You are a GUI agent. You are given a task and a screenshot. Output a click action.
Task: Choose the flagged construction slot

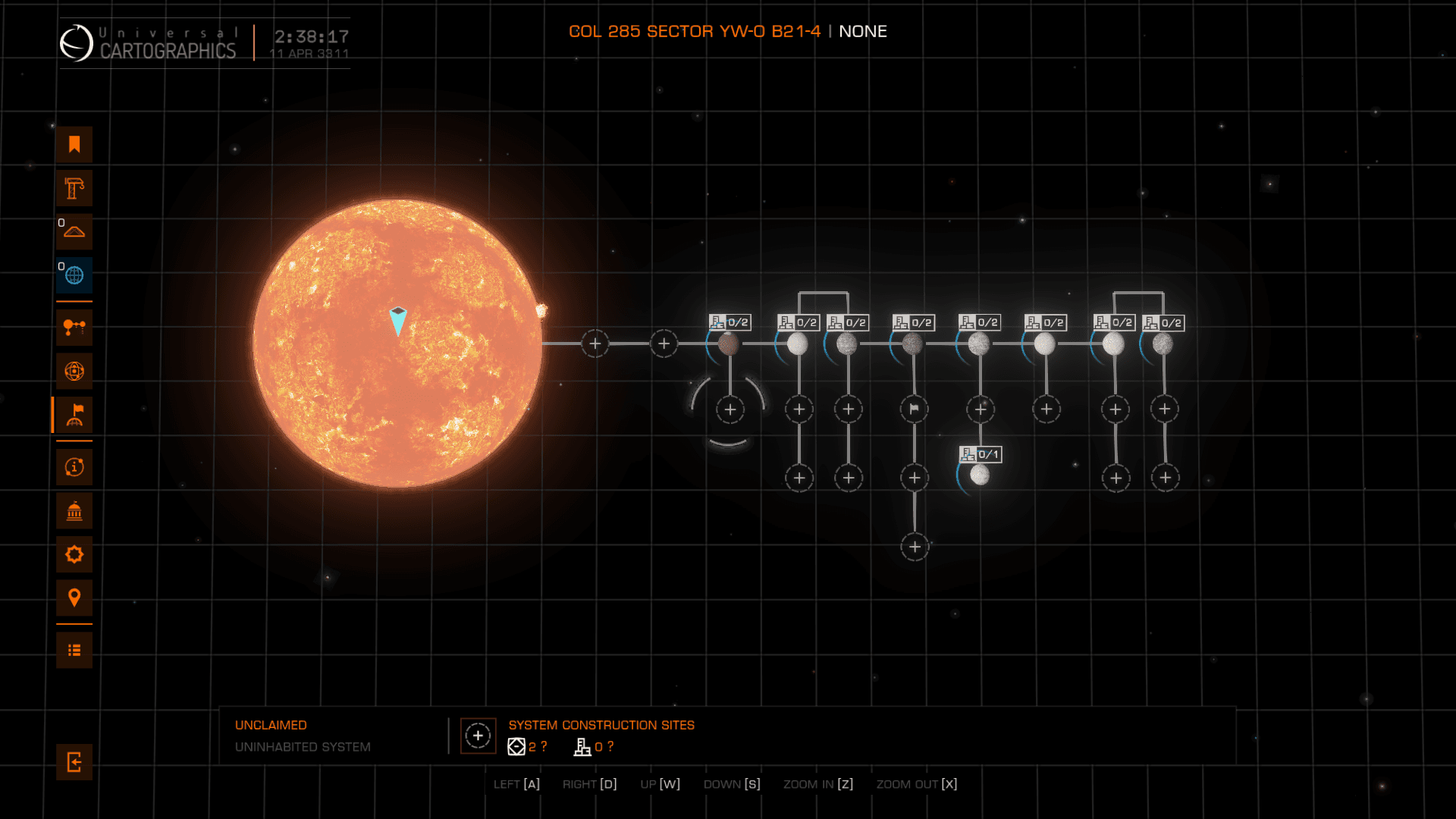click(915, 409)
